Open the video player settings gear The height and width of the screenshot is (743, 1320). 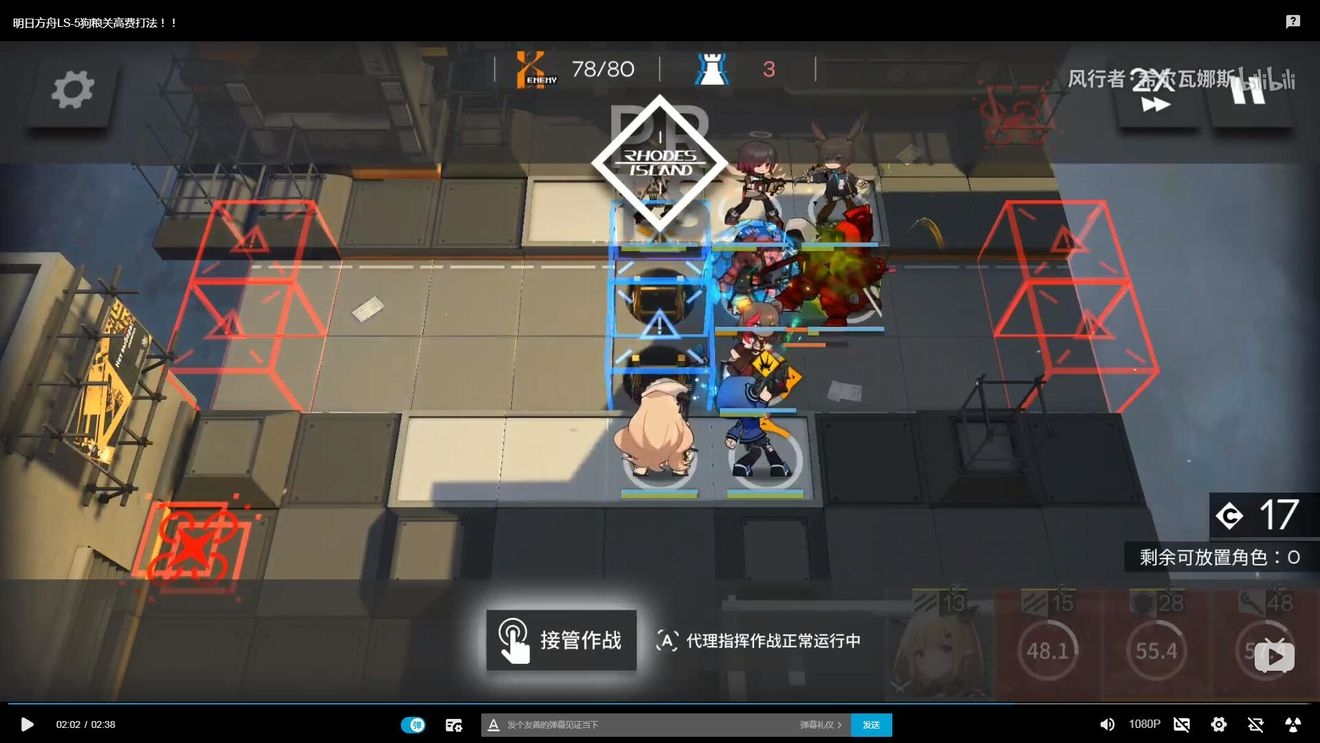[x=1218, y=724]
